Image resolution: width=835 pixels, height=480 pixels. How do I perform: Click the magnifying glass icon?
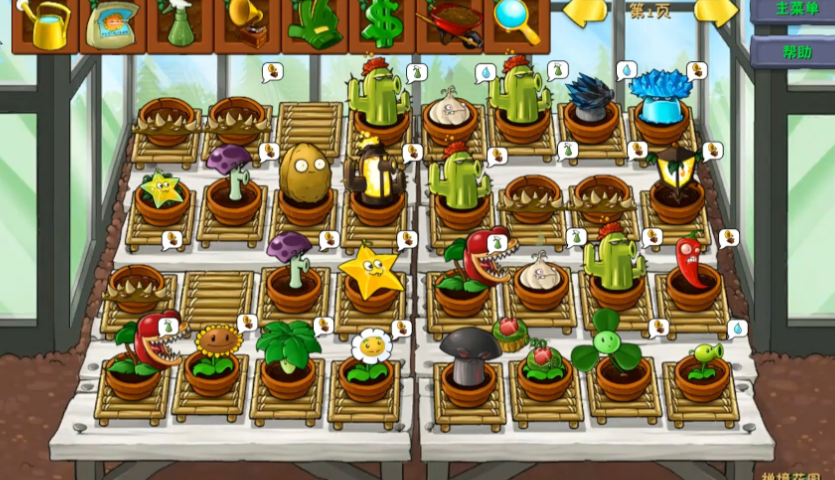click(x=517, y=22)
